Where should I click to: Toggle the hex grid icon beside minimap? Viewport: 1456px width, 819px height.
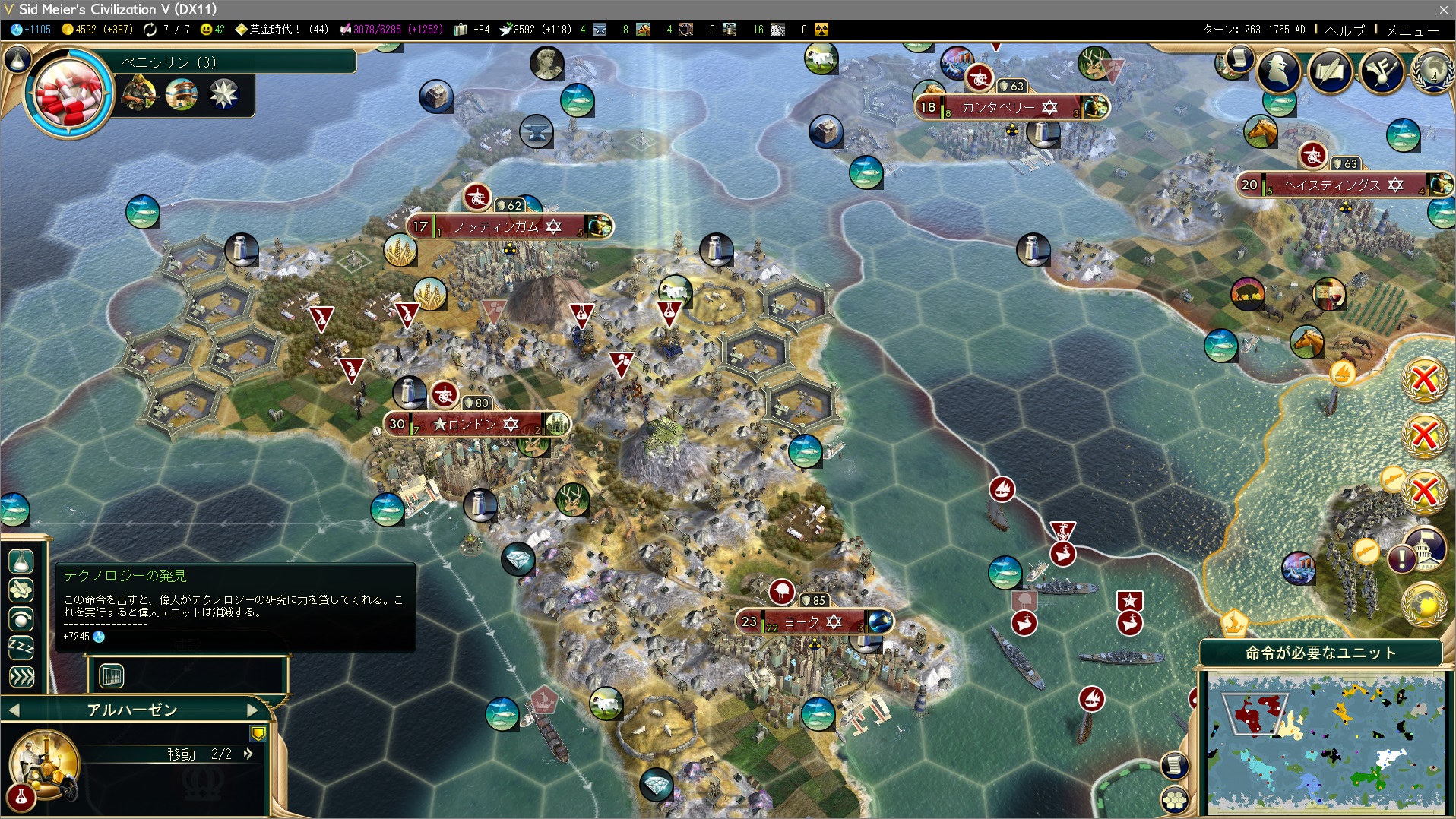[1175, 799]
